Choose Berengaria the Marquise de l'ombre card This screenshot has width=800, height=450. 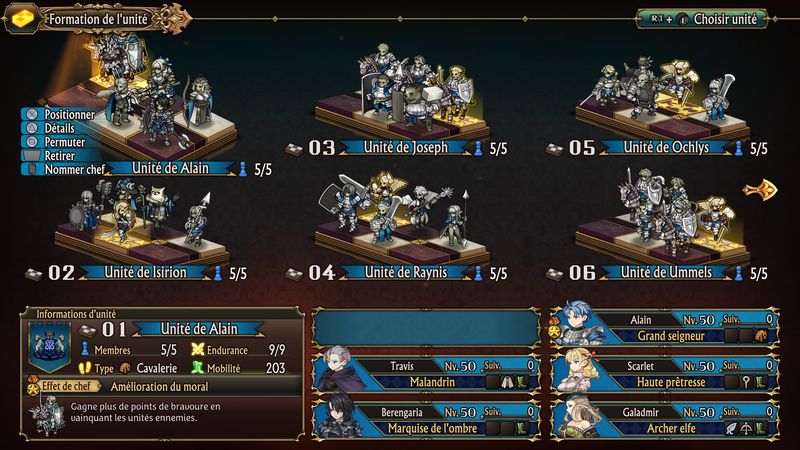(425, 418)
